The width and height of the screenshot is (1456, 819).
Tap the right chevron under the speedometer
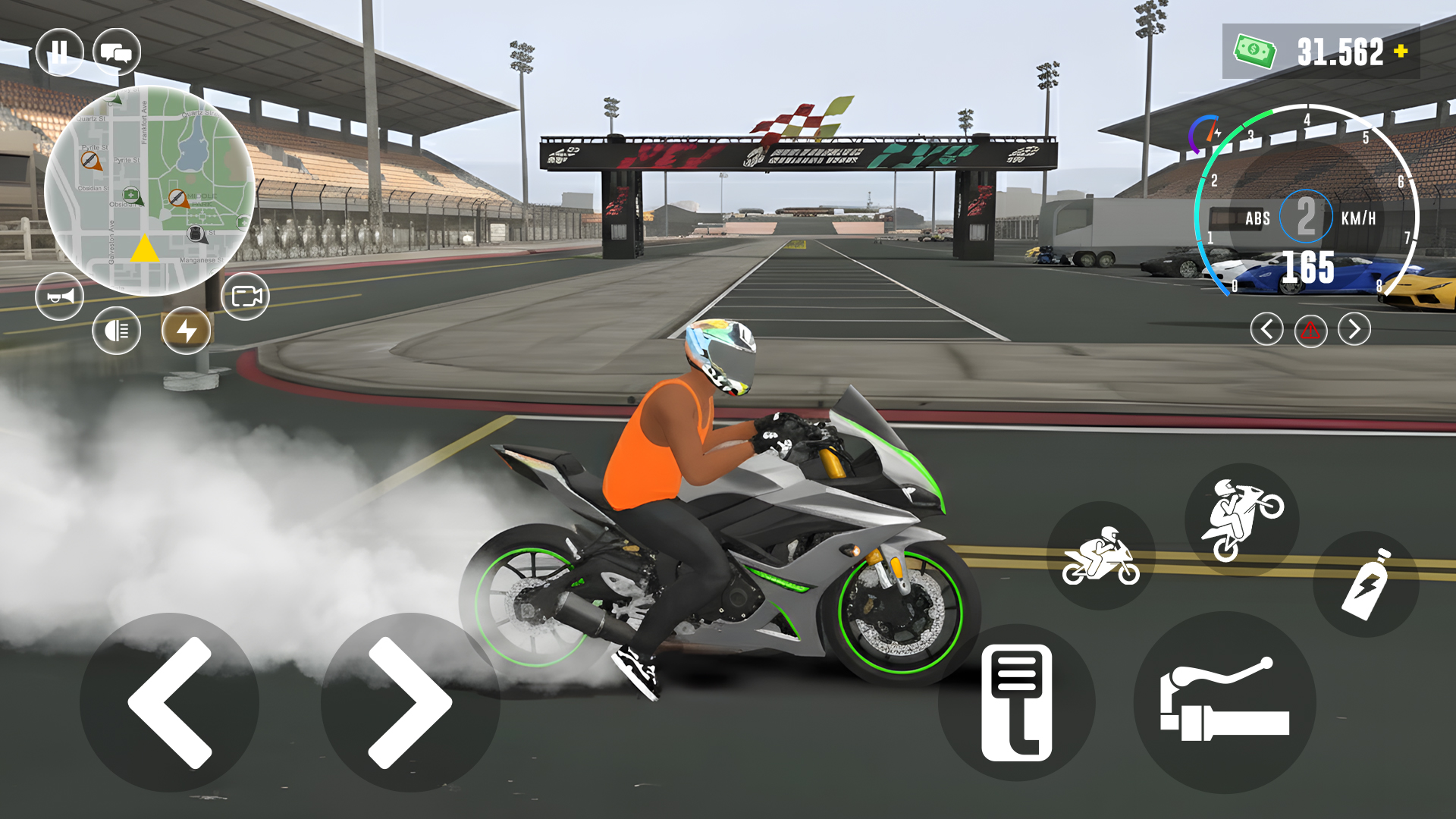pos(1353,329)
